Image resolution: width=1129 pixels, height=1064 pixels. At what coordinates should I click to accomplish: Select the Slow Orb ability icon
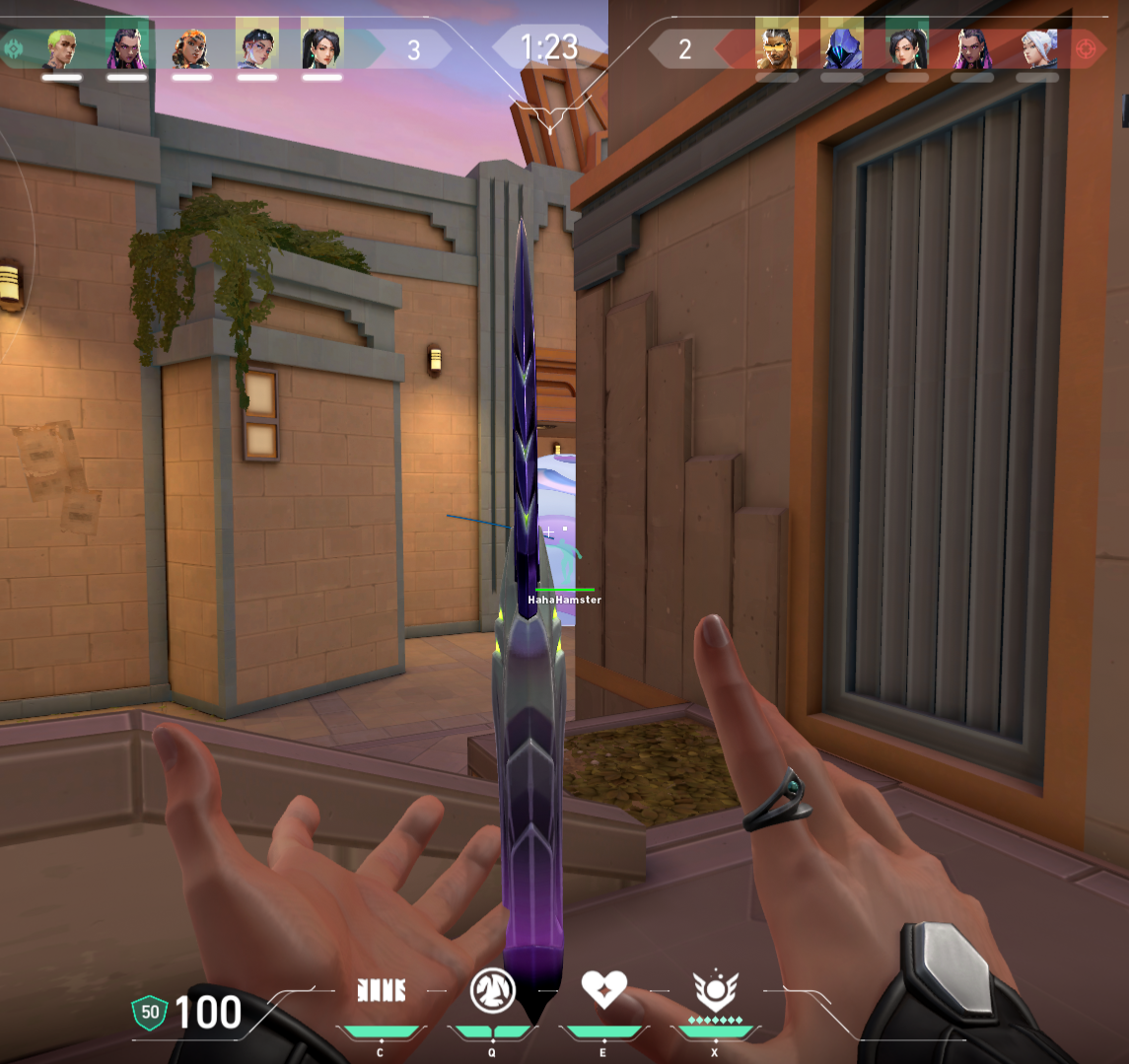(x=493, y=990)
